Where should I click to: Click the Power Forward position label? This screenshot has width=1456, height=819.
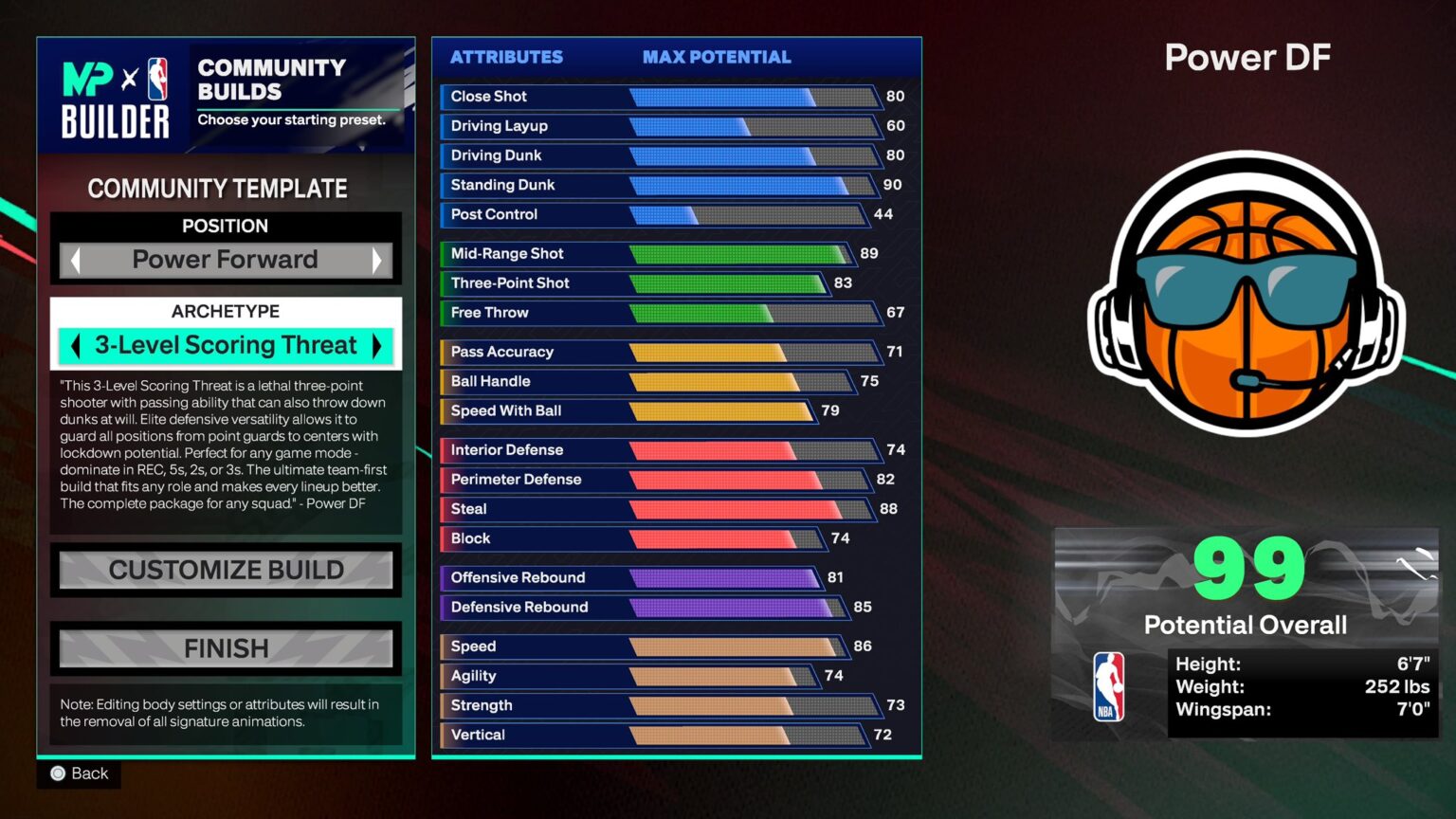coord(226,259)
